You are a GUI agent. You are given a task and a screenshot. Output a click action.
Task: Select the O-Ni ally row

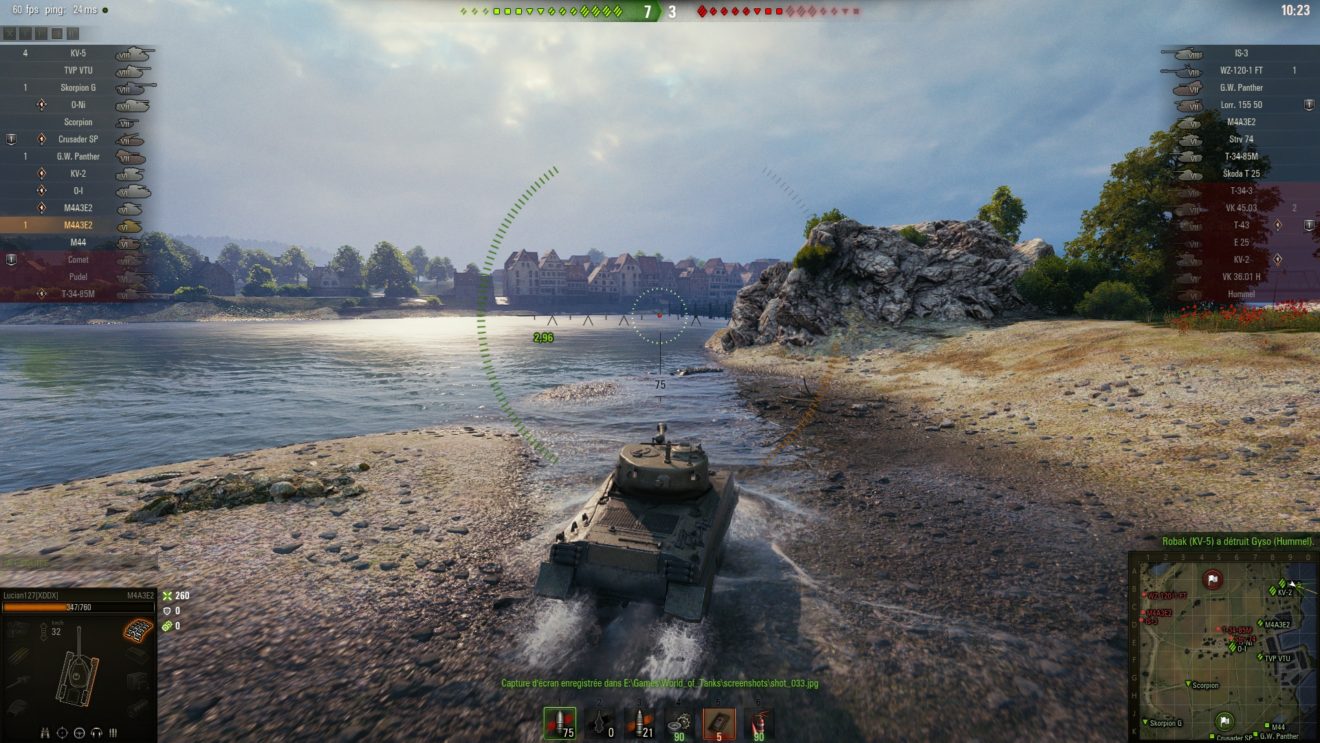click(78, 105)
